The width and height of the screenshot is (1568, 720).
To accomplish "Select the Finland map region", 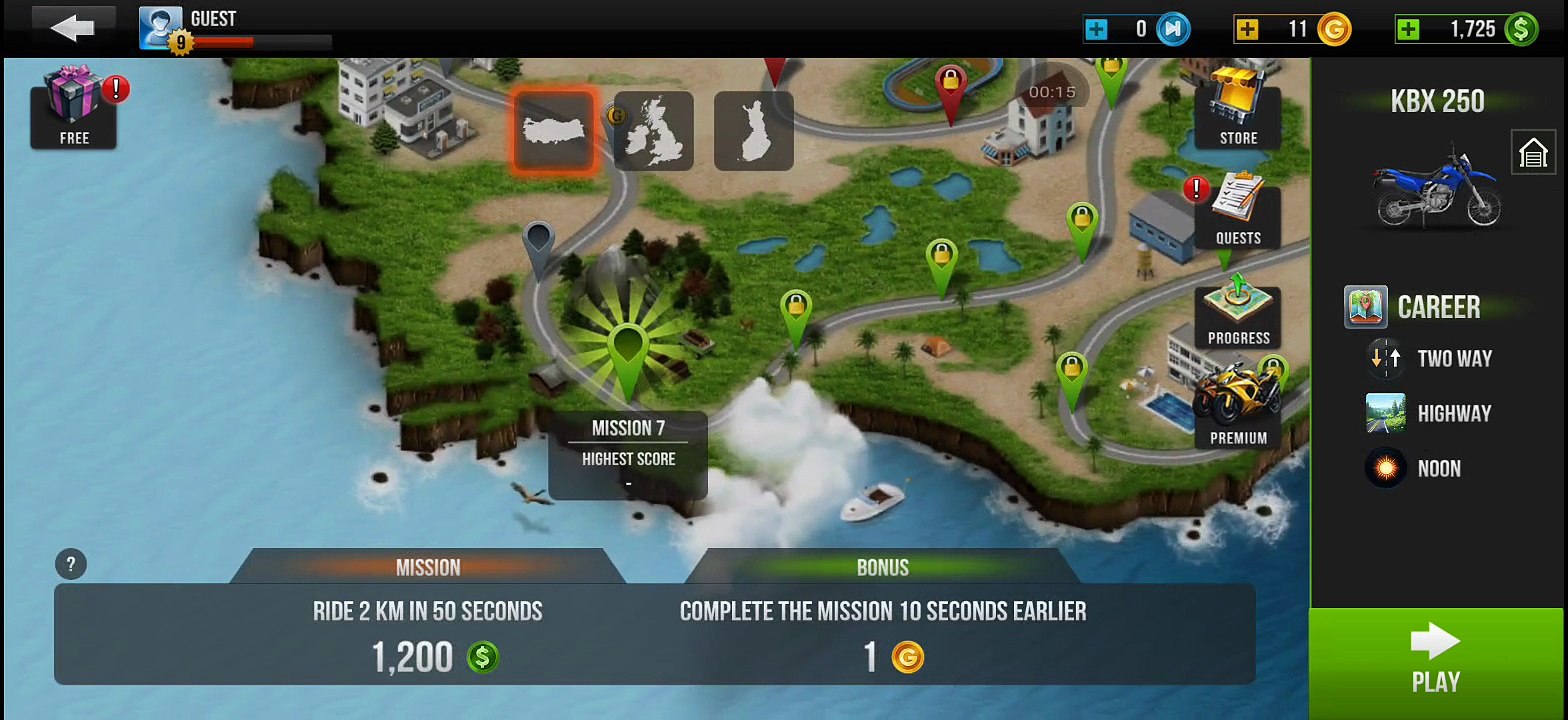I will click(x=753, y=130).
